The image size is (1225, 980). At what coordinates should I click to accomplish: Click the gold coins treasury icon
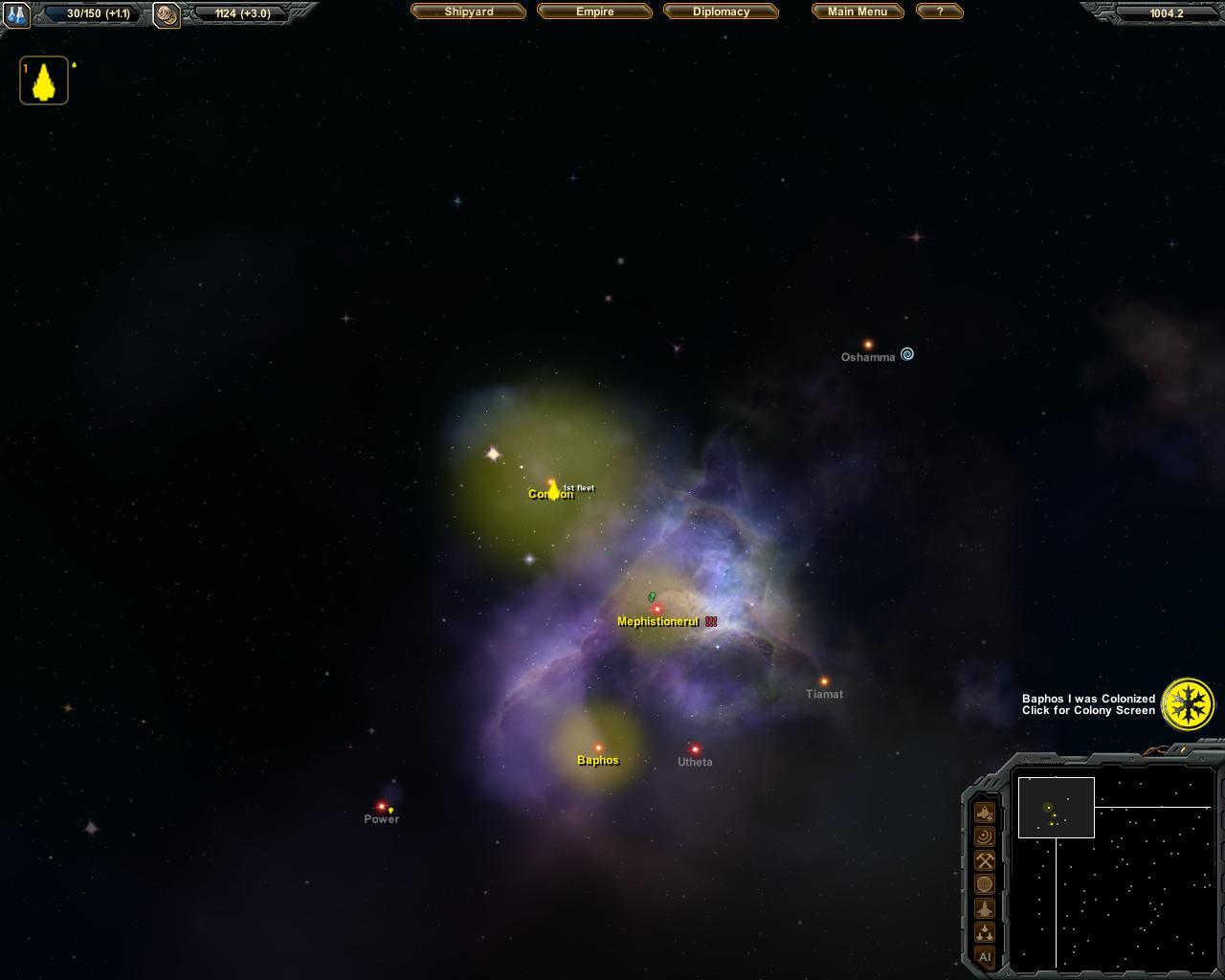coord(167,14)
